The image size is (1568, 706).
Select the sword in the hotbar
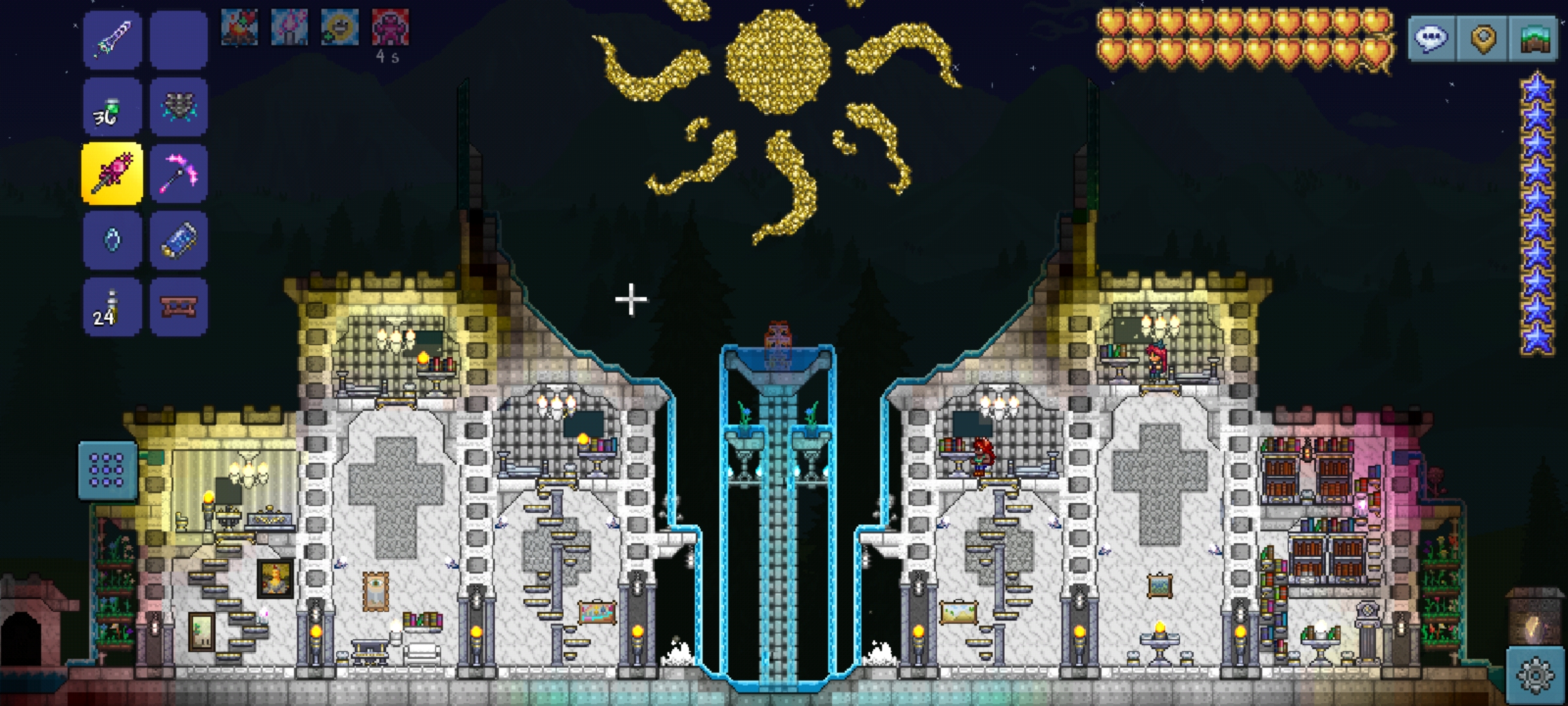pyautogui.click(x=112, y=40)
